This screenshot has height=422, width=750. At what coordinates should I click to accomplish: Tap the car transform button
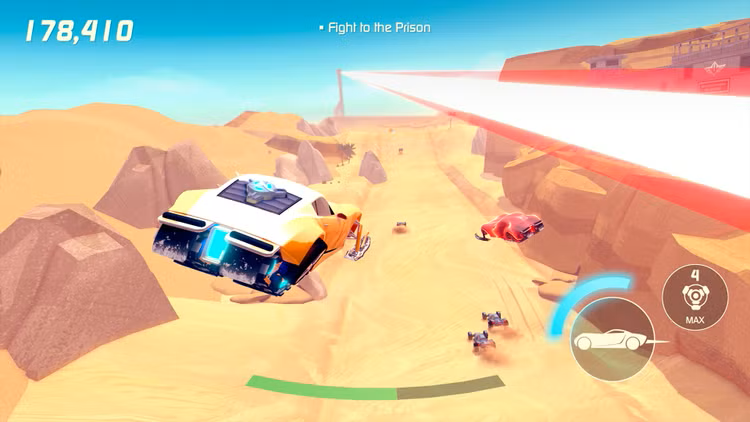point(612,341)
